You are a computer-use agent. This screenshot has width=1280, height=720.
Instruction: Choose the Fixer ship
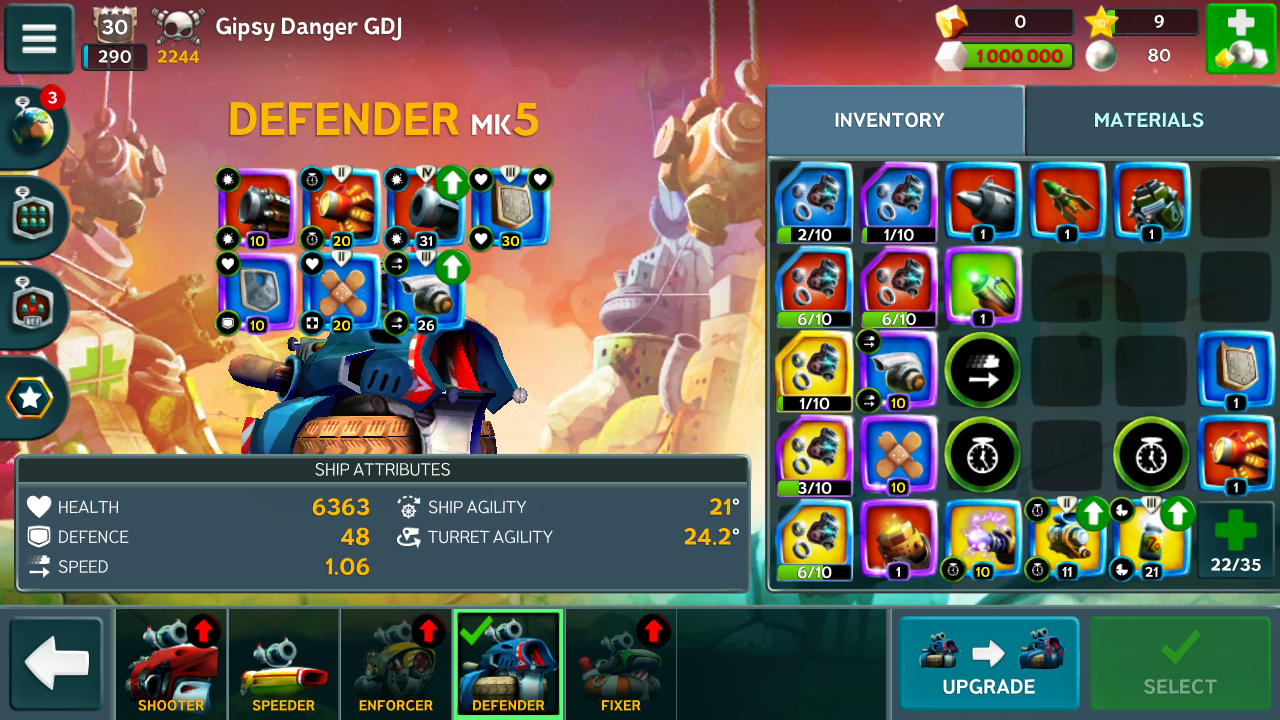(621, 664)
